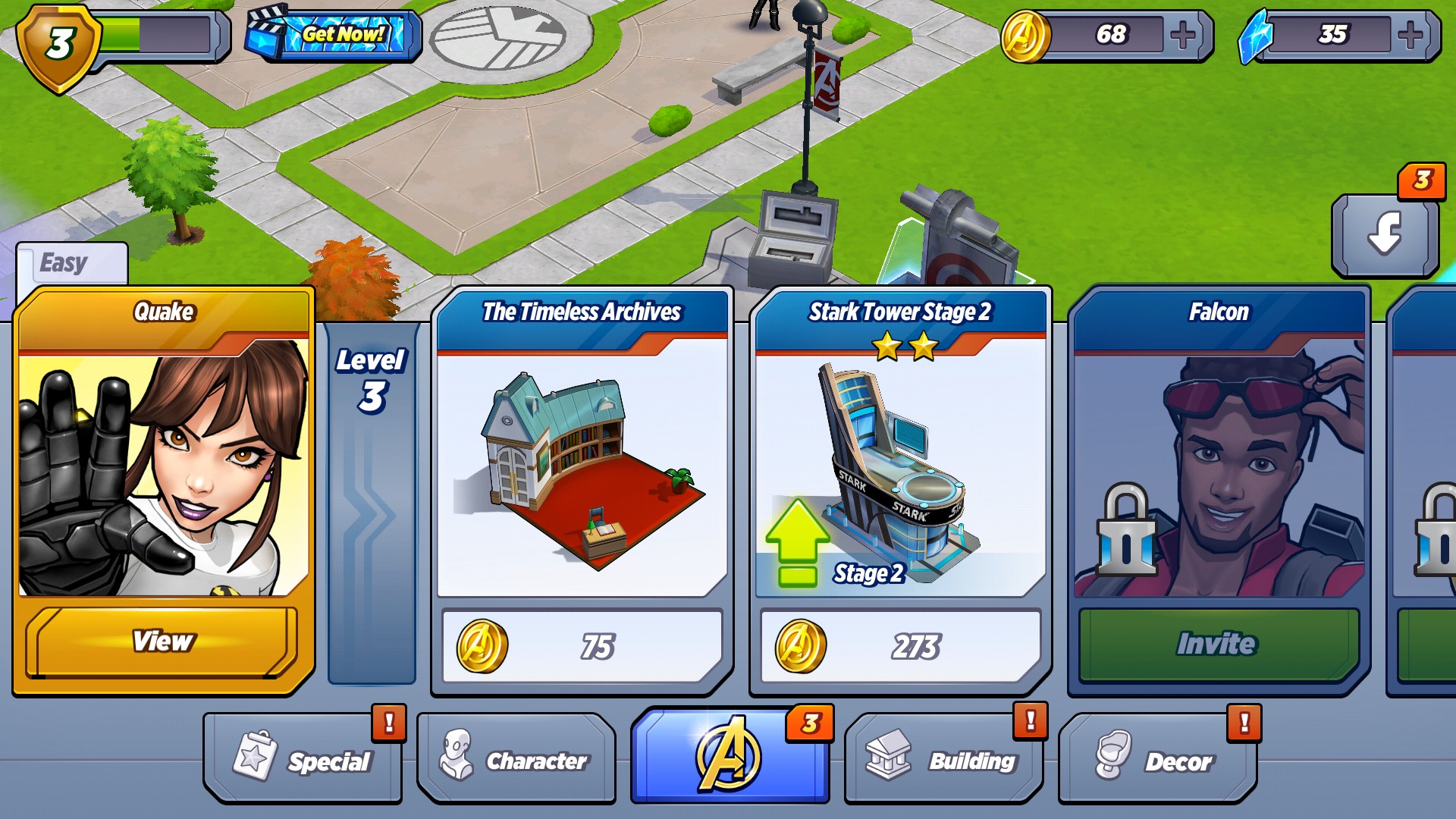Switch to the Special shop tab
The height and width of the screenshot is (819, 1456).
click(x=303, y=759)
